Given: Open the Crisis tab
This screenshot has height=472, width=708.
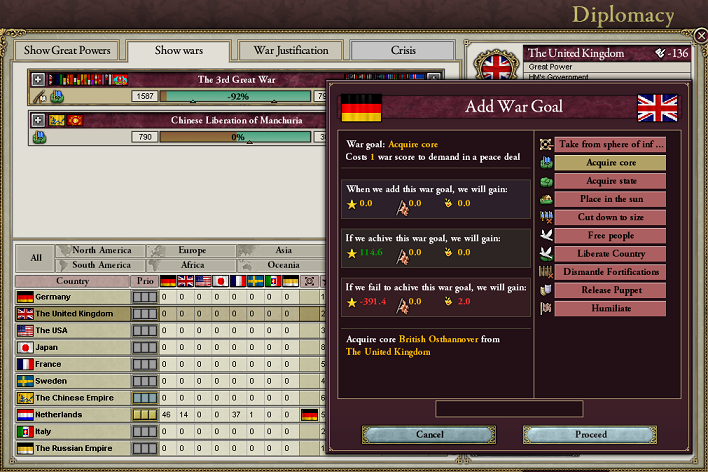Looking at the screenshot, I should pyautogui.click(x=404, y=50).
